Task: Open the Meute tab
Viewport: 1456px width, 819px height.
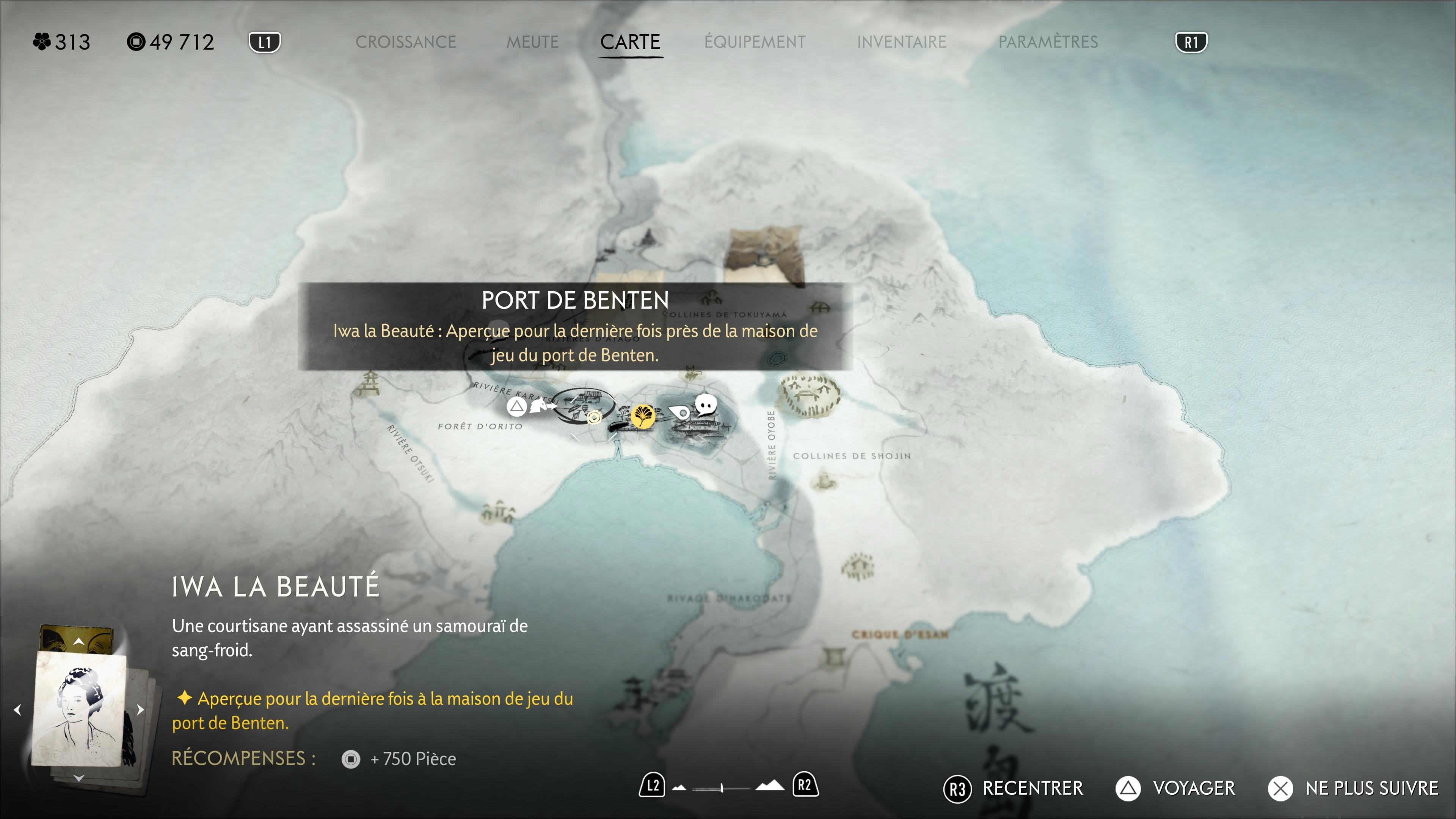Action: click(x=532, y=42)
